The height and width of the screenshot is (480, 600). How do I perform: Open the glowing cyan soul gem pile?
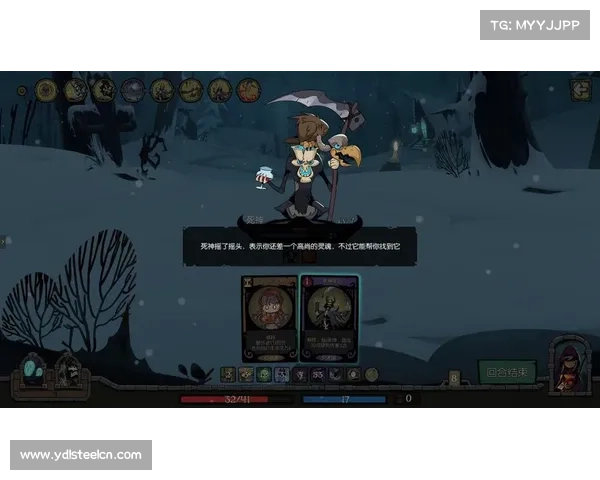coord(33,372)
